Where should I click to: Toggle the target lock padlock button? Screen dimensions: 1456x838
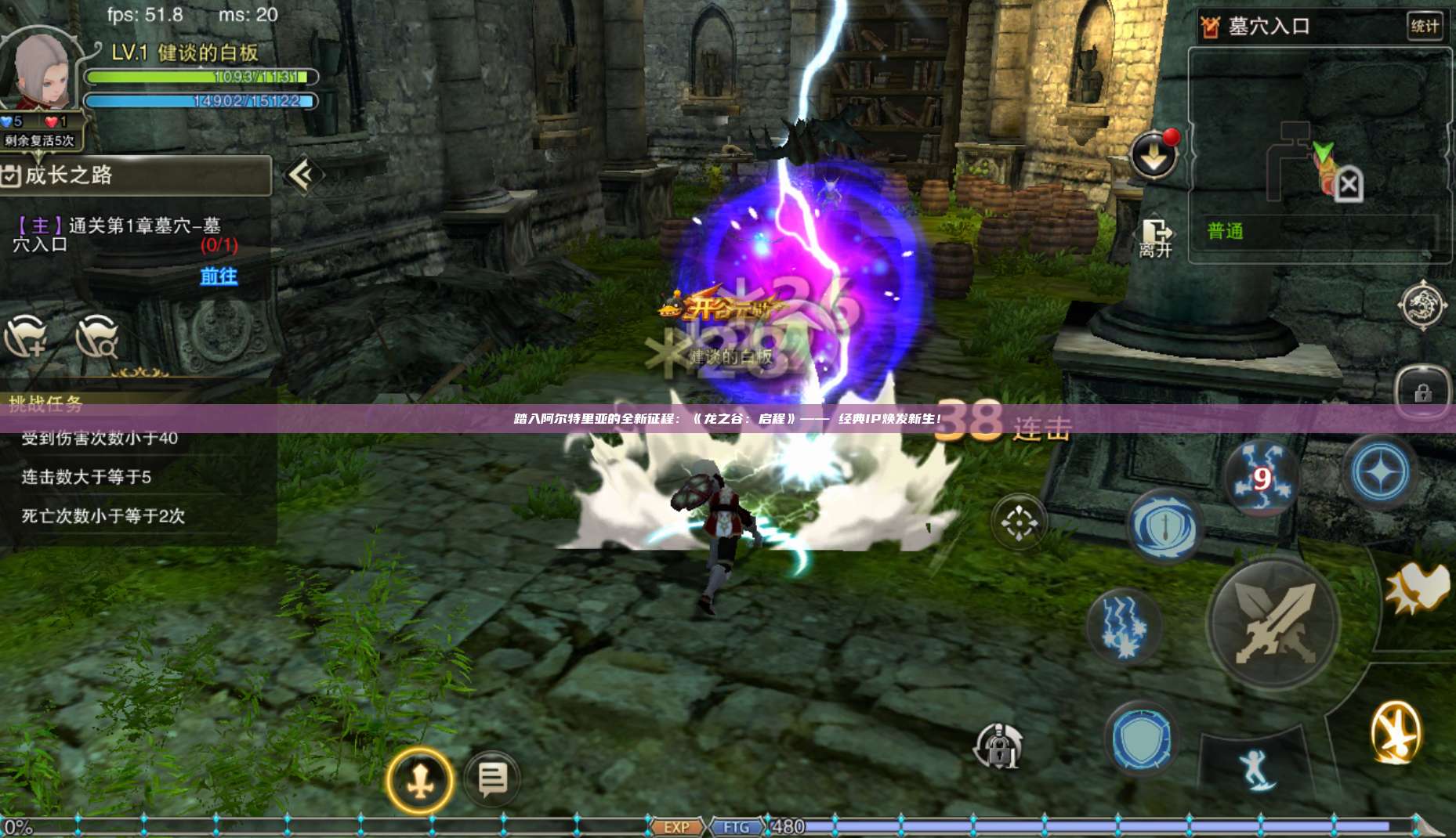pos(998,746)
